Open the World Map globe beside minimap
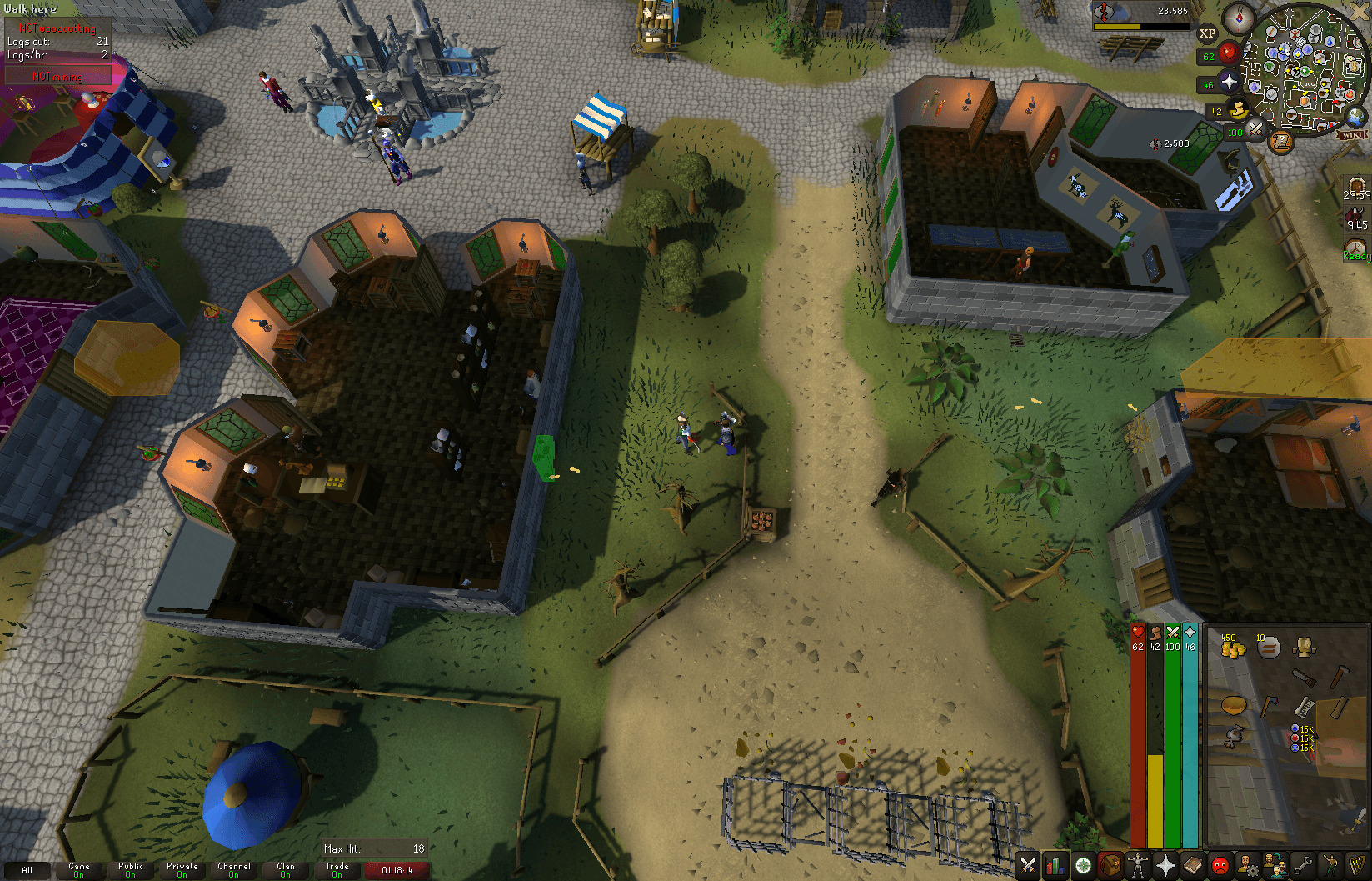Screen dimensions: 1372x881 [x=1355, y=118]
